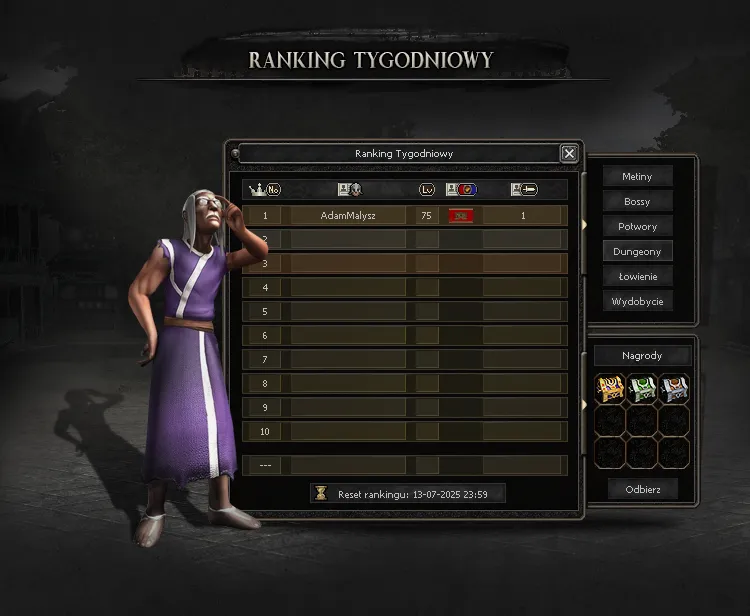This screenshot has width=750, height=616.
Task: View the Wydobycie ranking category
Action: [637, 301]
